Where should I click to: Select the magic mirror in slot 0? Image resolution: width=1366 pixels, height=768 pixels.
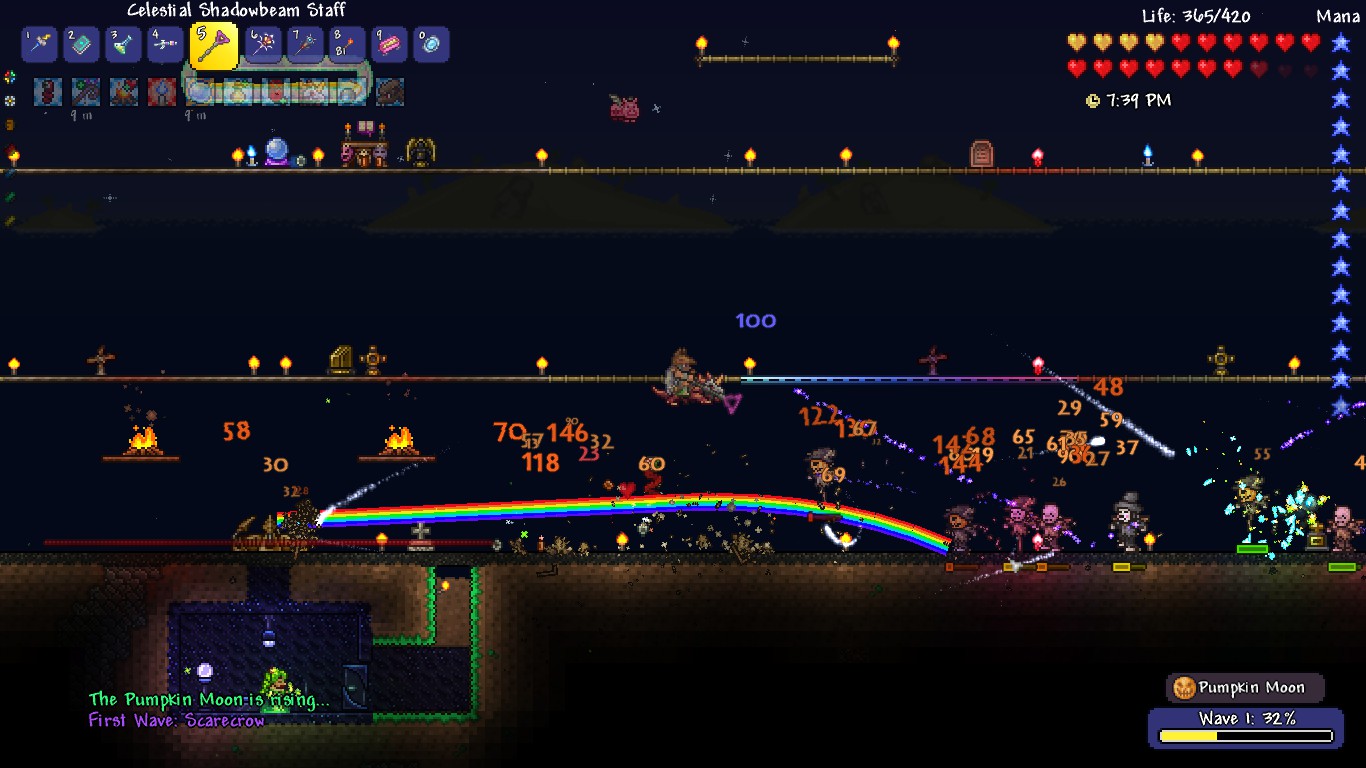pyautogui.click(x=431, y=45)
